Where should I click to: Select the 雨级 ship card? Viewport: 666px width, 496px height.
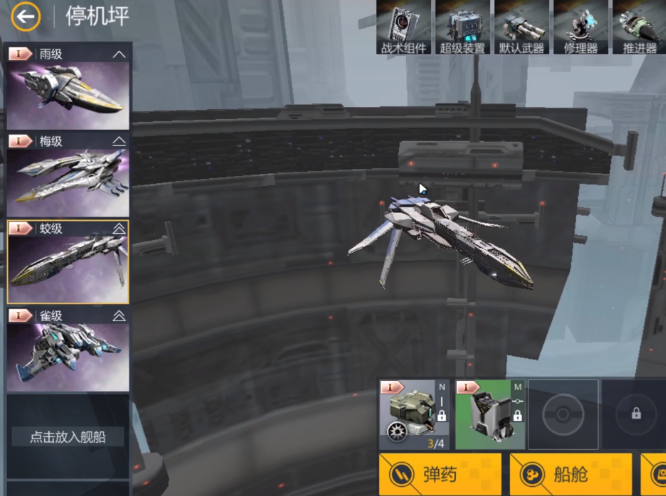point(68,88)
